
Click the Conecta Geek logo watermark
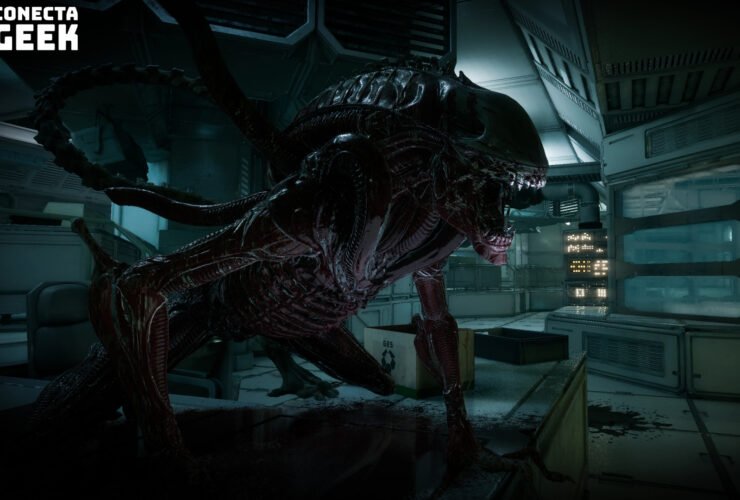[38, 27]
